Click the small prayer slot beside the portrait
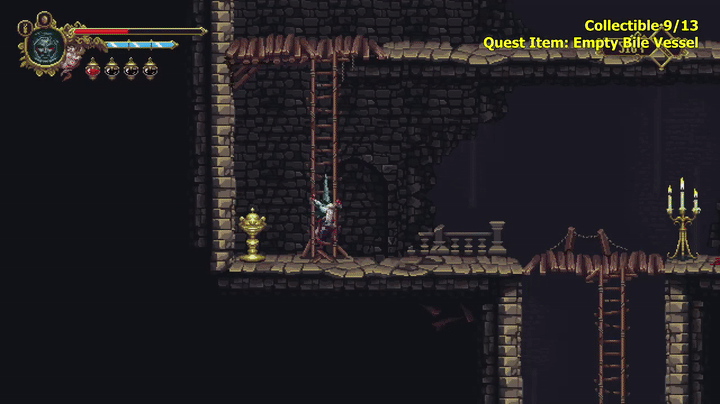The height and width of the screenshot is (404, 720). click(23, 28)
